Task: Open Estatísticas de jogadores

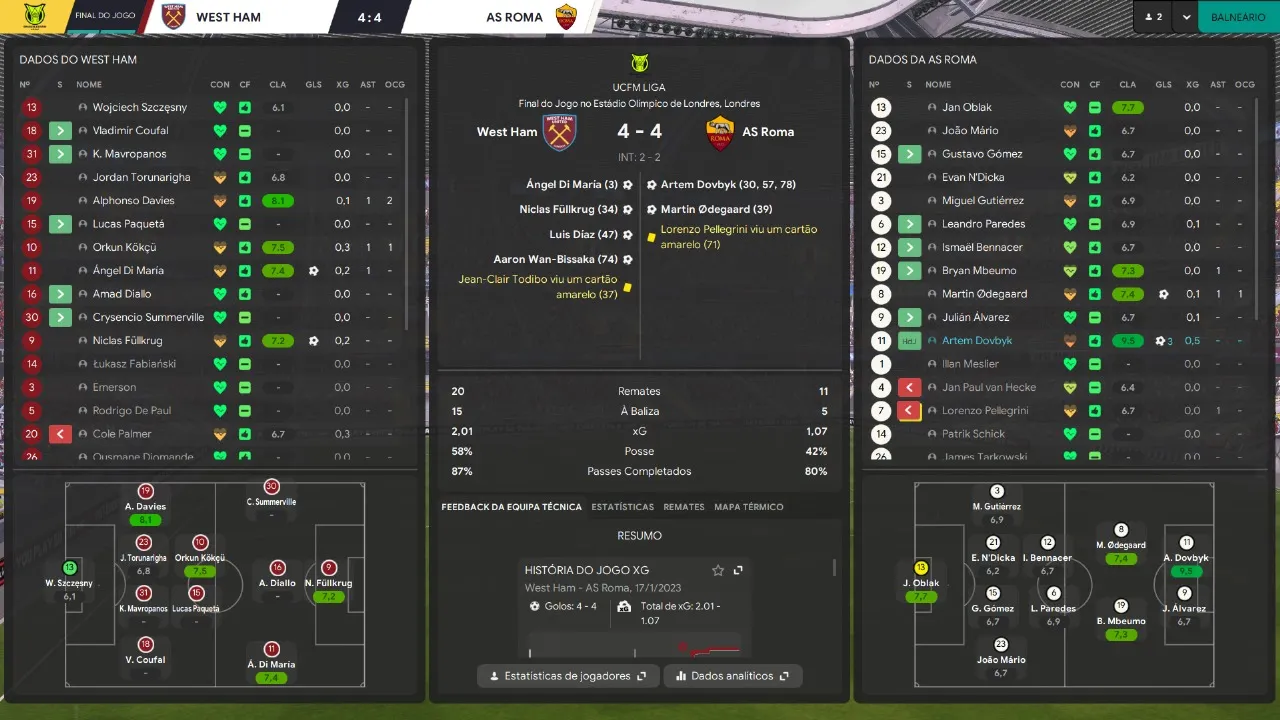Action: 568,676
